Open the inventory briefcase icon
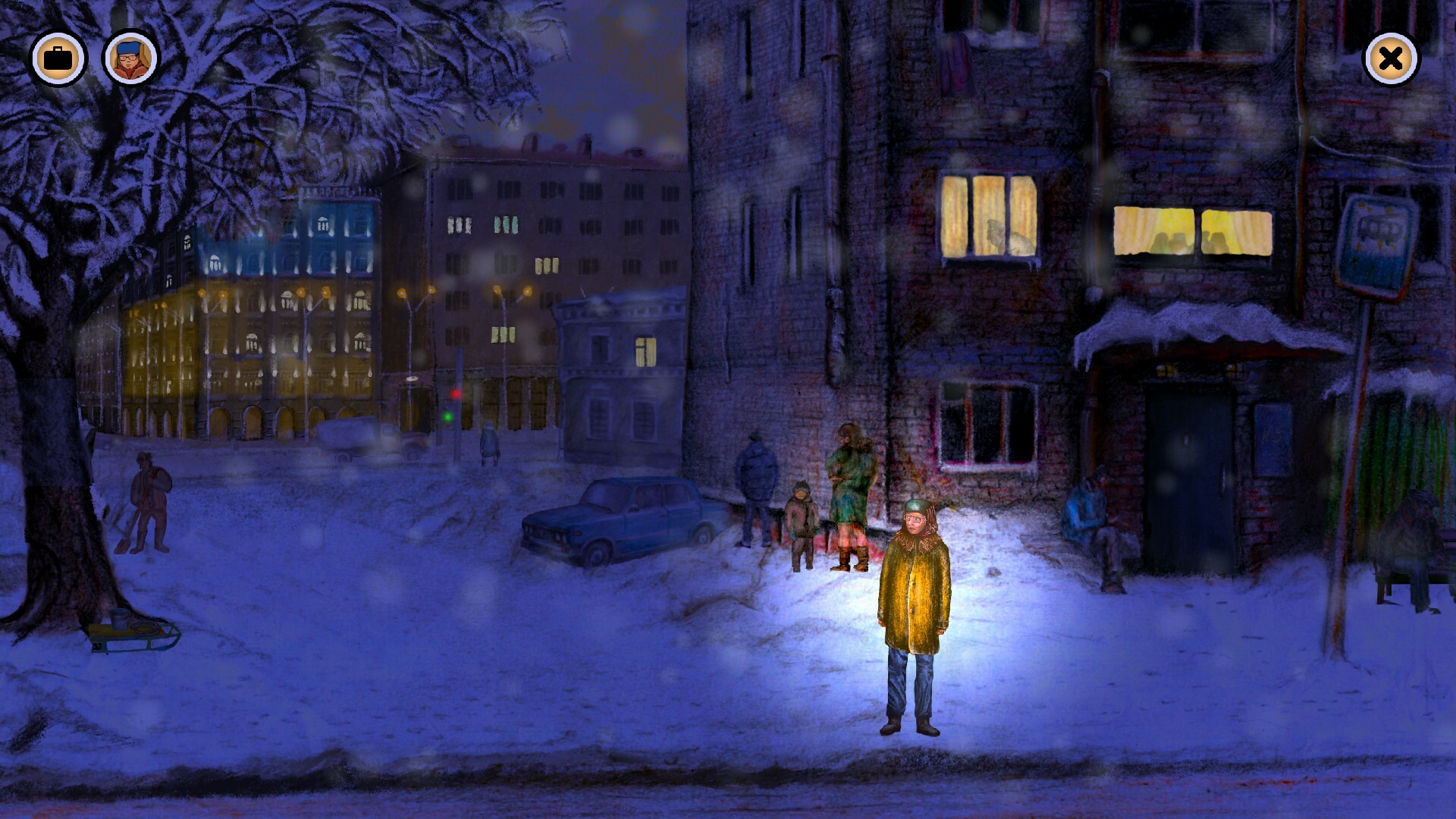 click(x=59, y=57)
